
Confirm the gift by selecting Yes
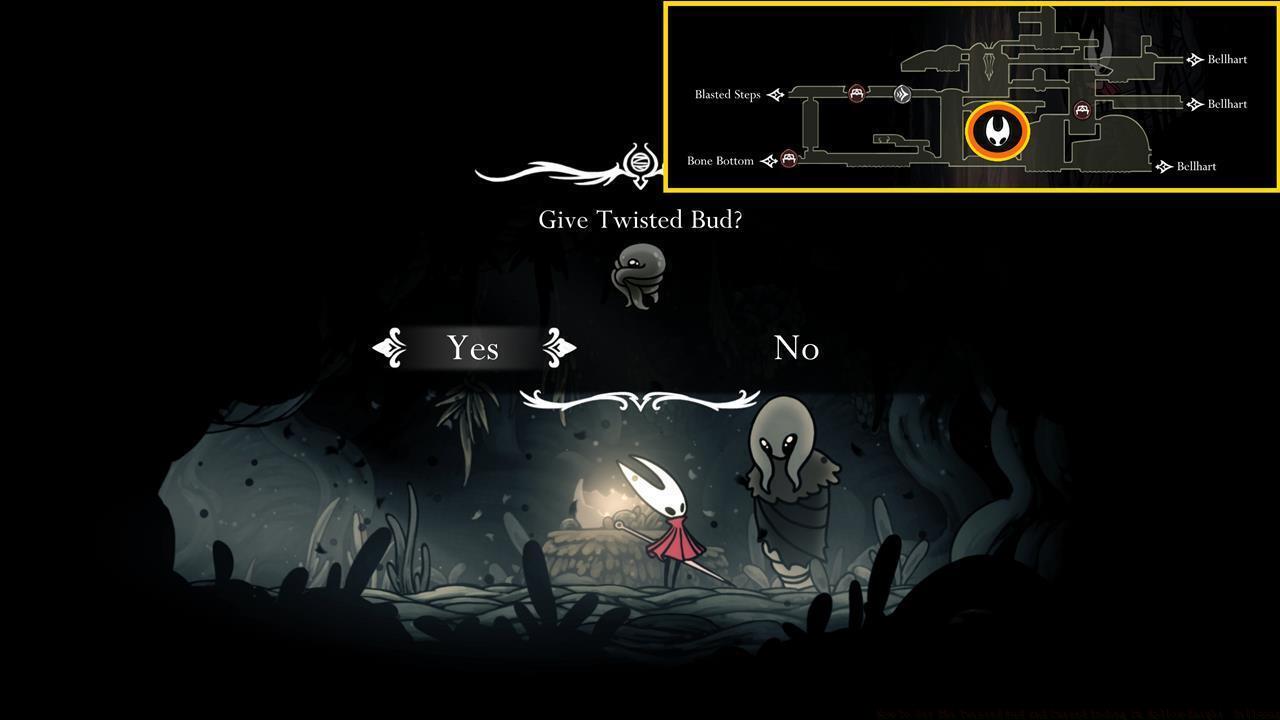click(x=472, y=348)
